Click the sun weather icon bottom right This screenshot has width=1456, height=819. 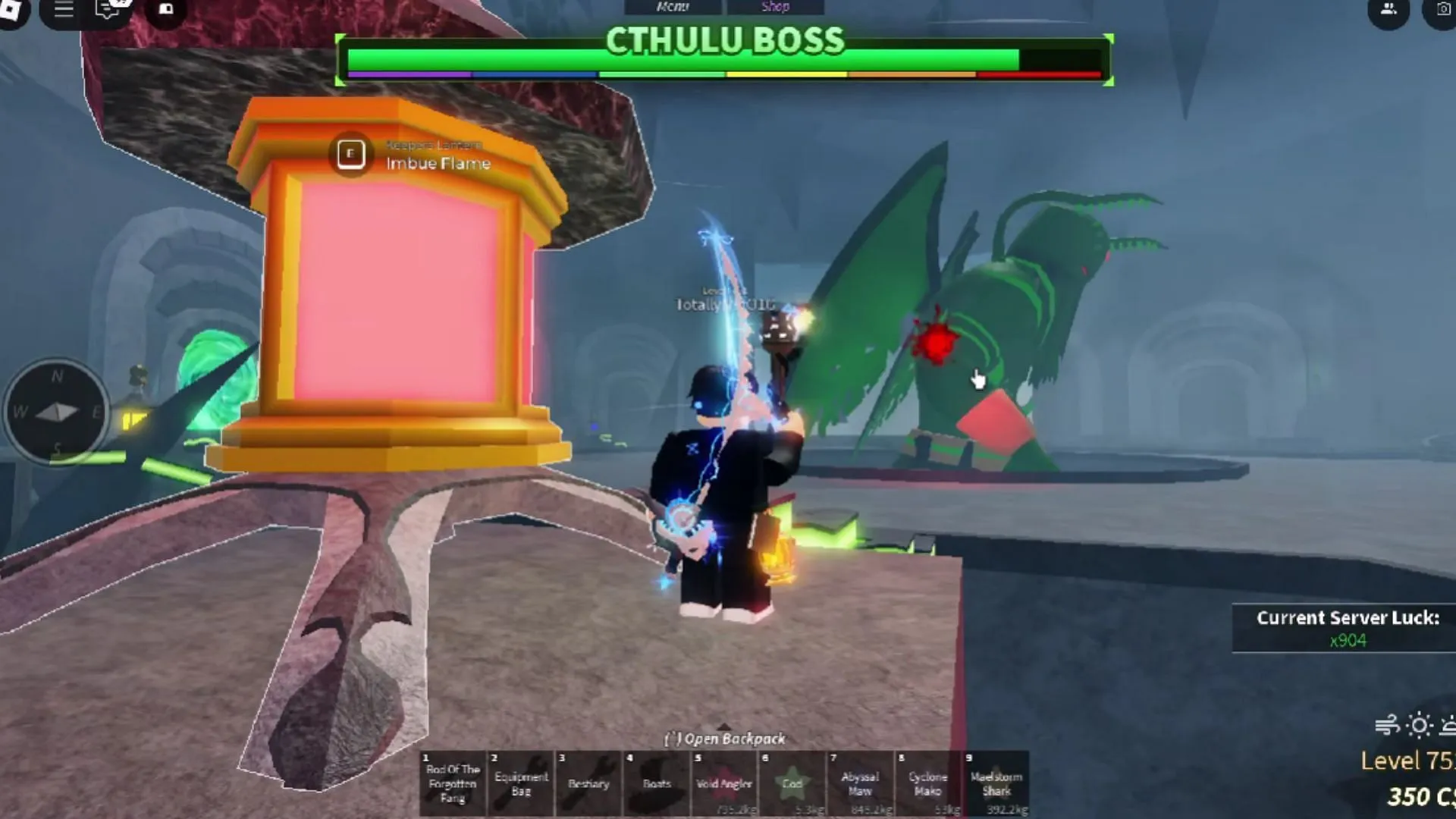1419,726
